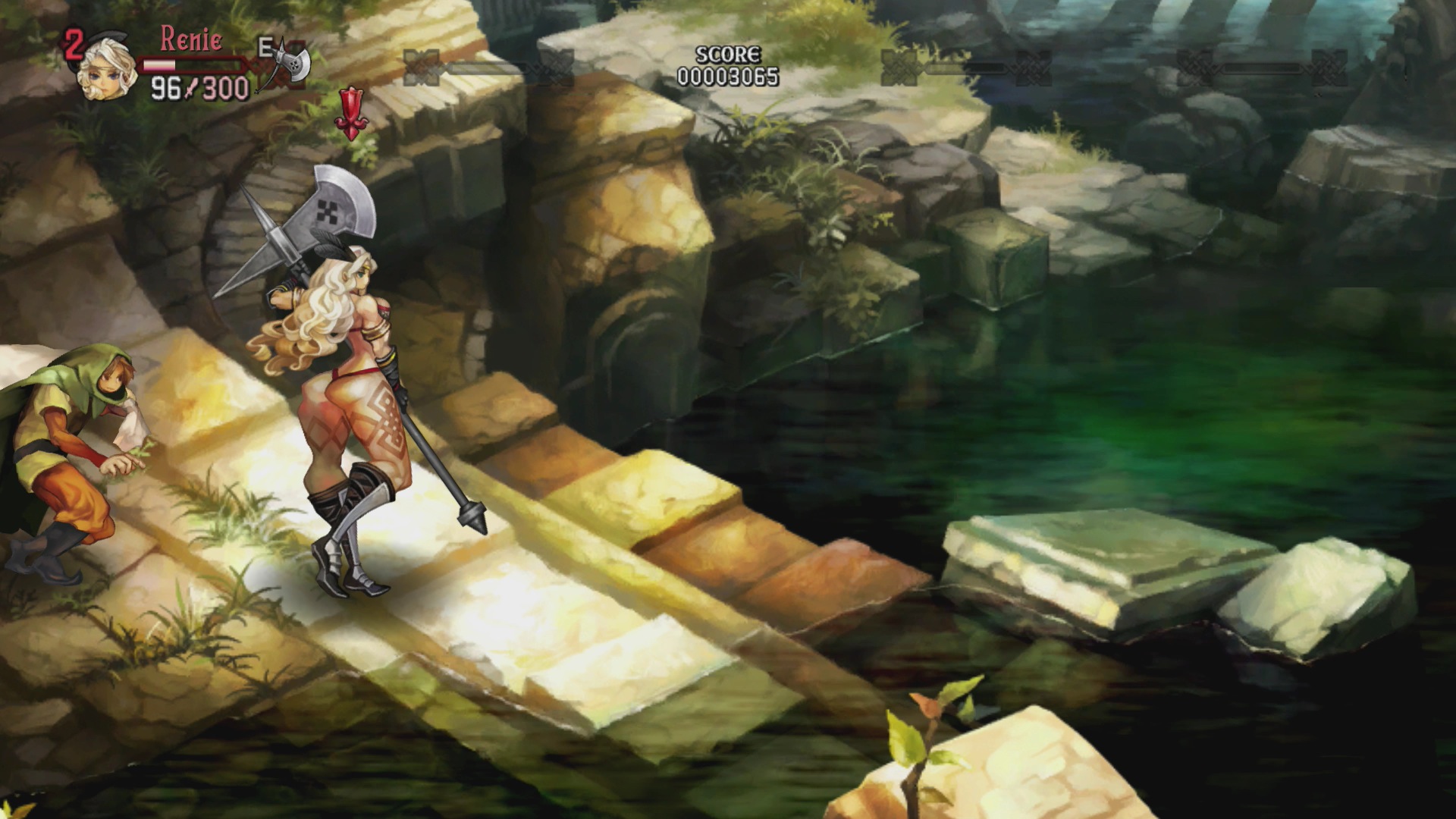
Task: Click the score digits 00003065
Action: [726, 74]
